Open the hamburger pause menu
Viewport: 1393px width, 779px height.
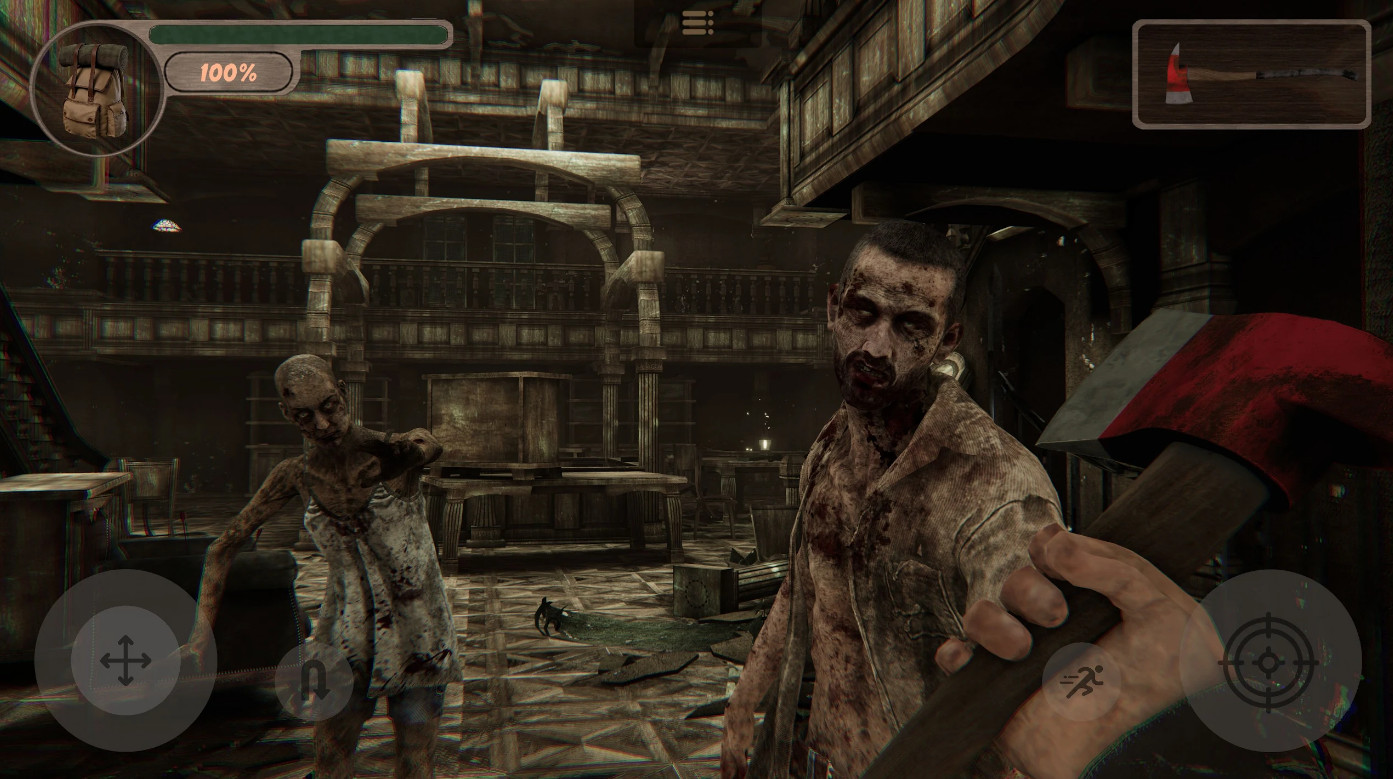click(697, 23)
